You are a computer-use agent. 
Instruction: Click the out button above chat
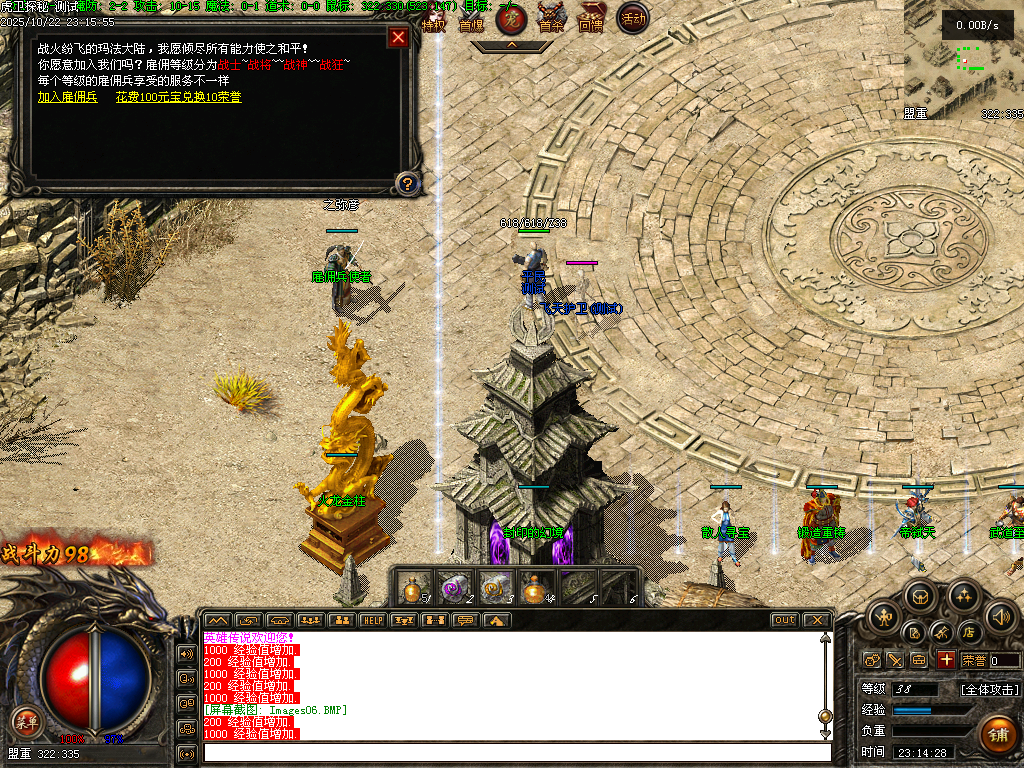(785, 620)
